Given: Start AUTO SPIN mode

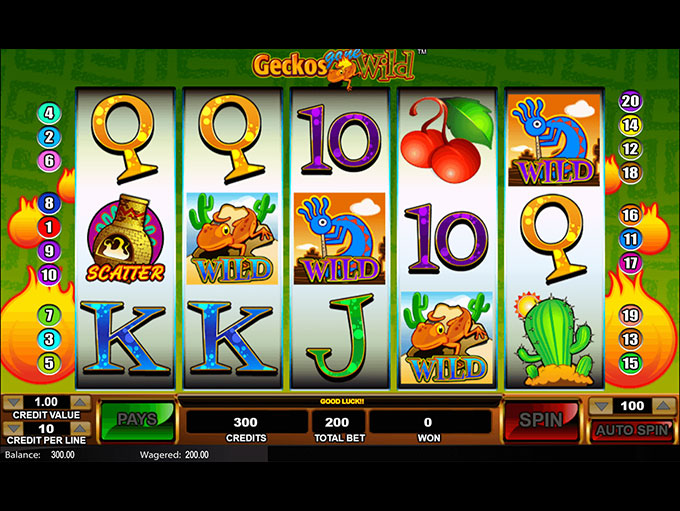Looking at the screenshot, I should 630,431.
